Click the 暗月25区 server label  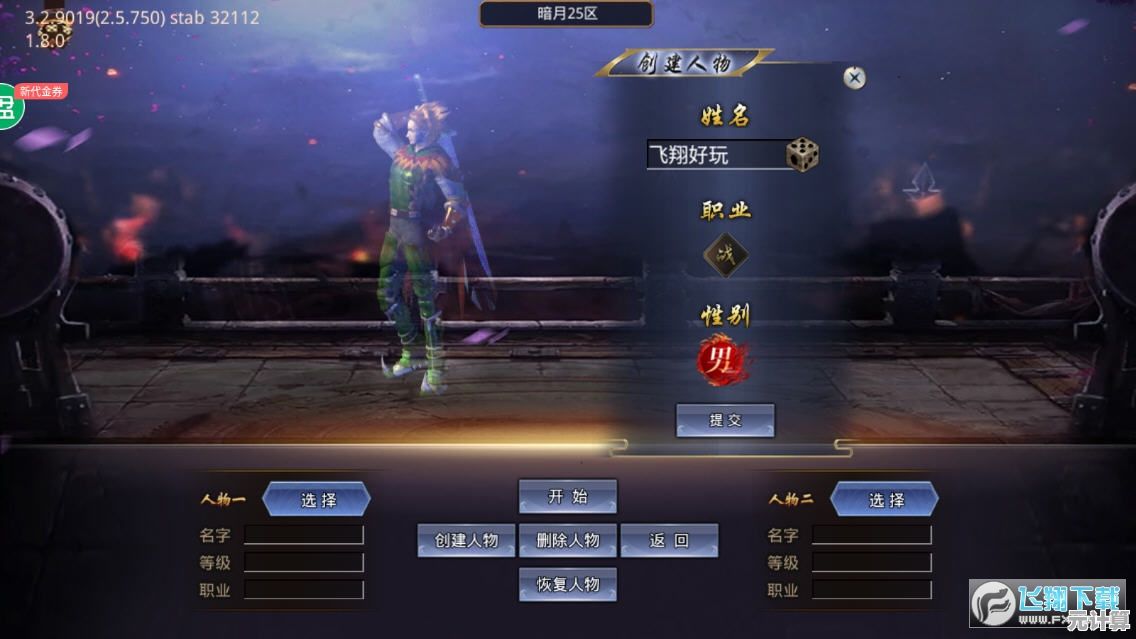pyautogui.click(x=566, y=14)
